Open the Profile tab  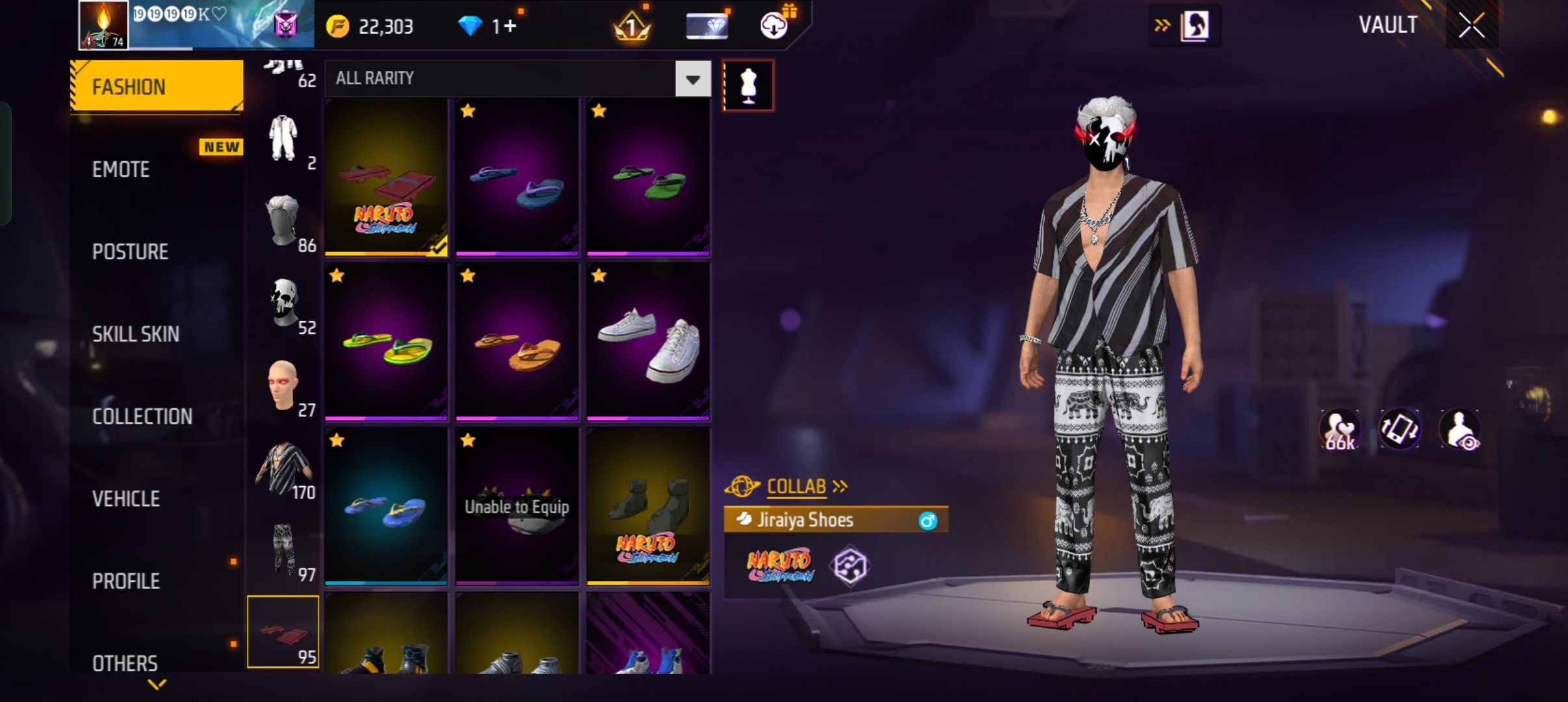pos(125,581)
